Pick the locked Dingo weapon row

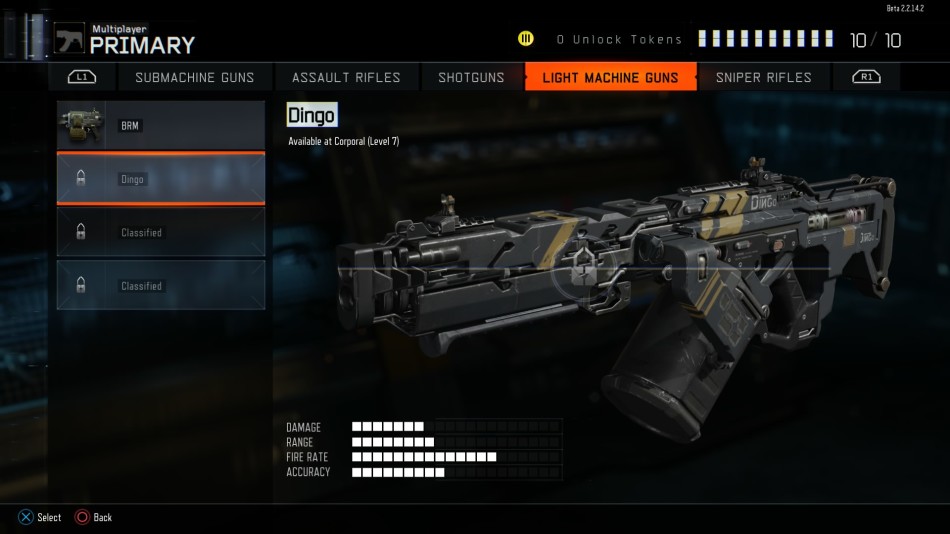click(x=161, y=179)
